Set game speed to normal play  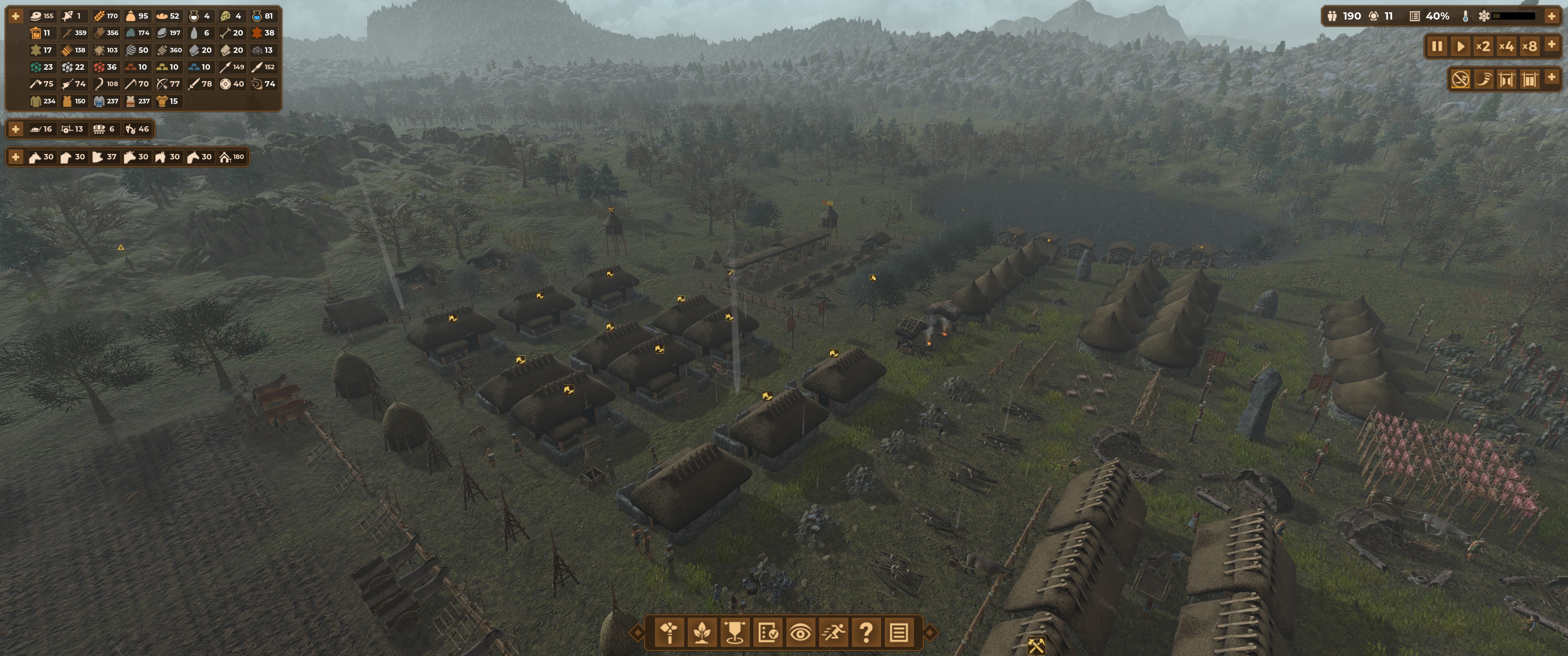pyautogui.click(x=1460, y=46)
